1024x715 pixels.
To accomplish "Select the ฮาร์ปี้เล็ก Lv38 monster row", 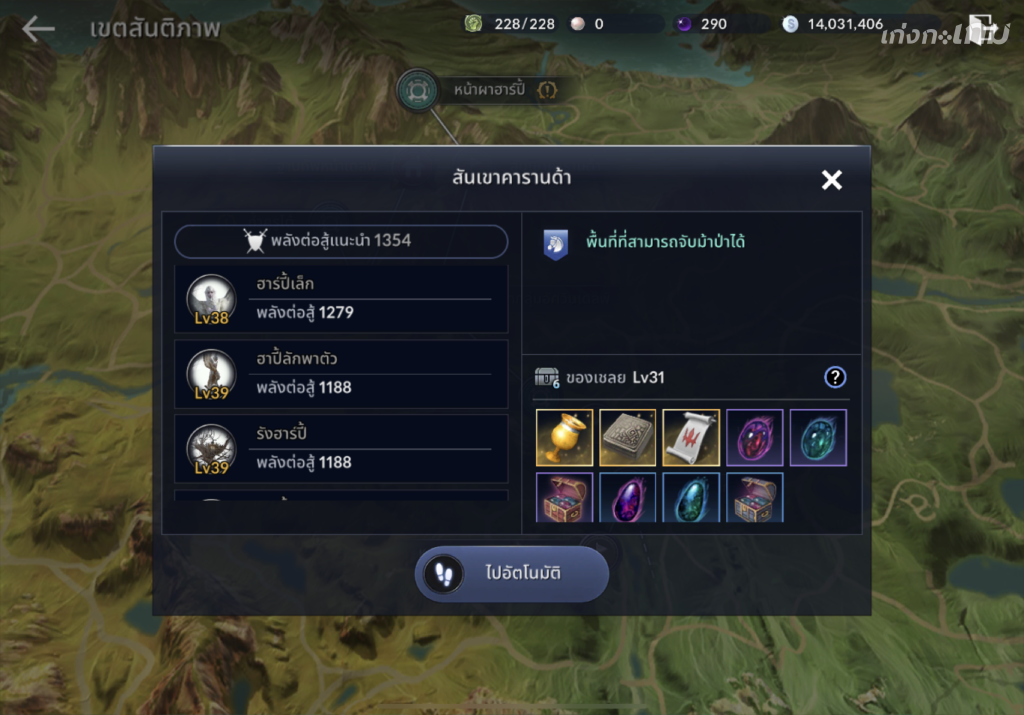I will click(341, 299).
